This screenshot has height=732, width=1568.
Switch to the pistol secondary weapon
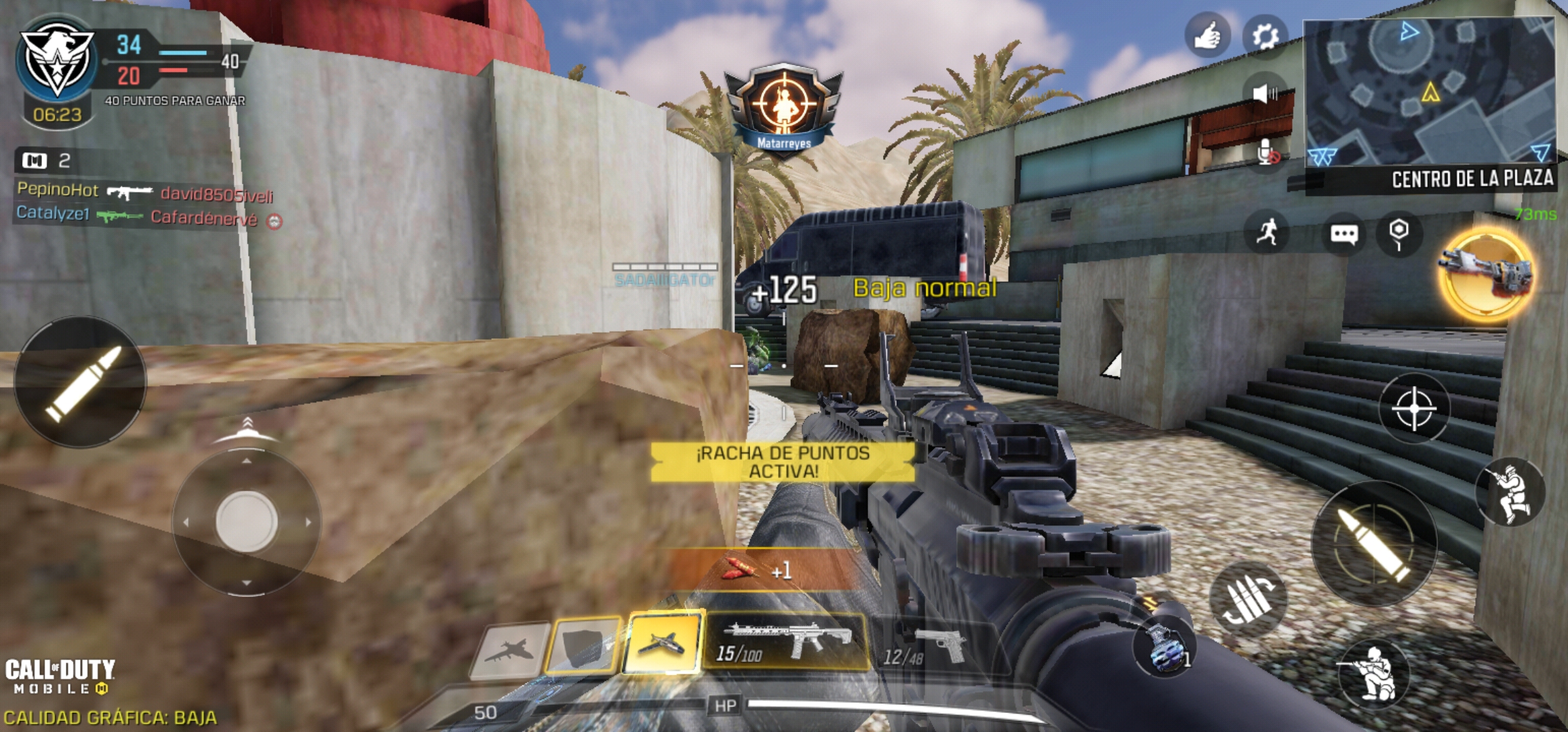(x=926, y=647)
